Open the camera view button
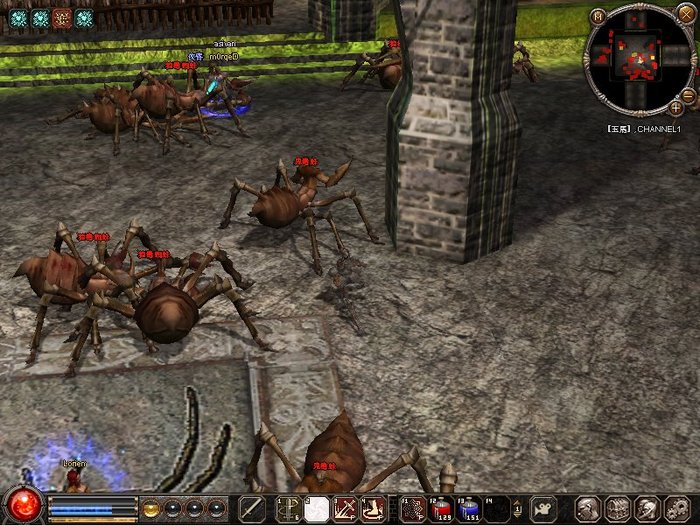This screenshot has height=525, width=700. click(x=543, y=508)
